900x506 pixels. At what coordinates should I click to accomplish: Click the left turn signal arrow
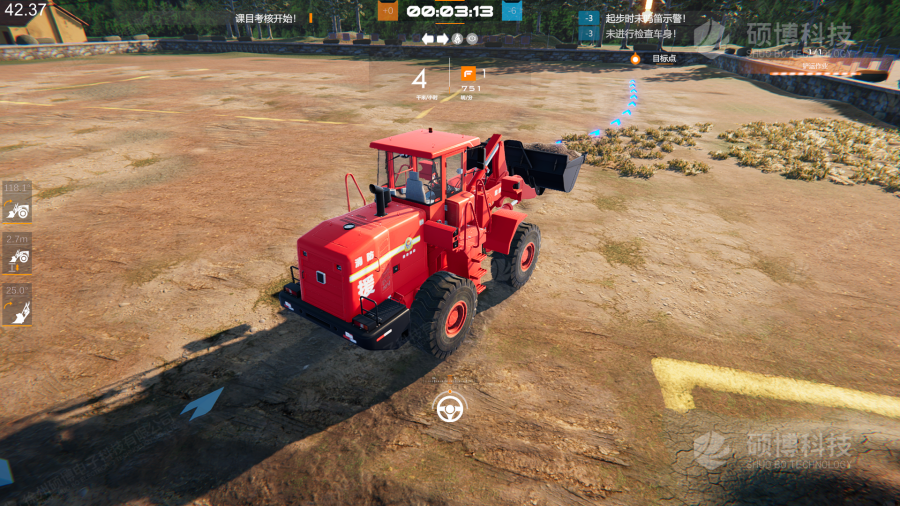pos(428,39)
